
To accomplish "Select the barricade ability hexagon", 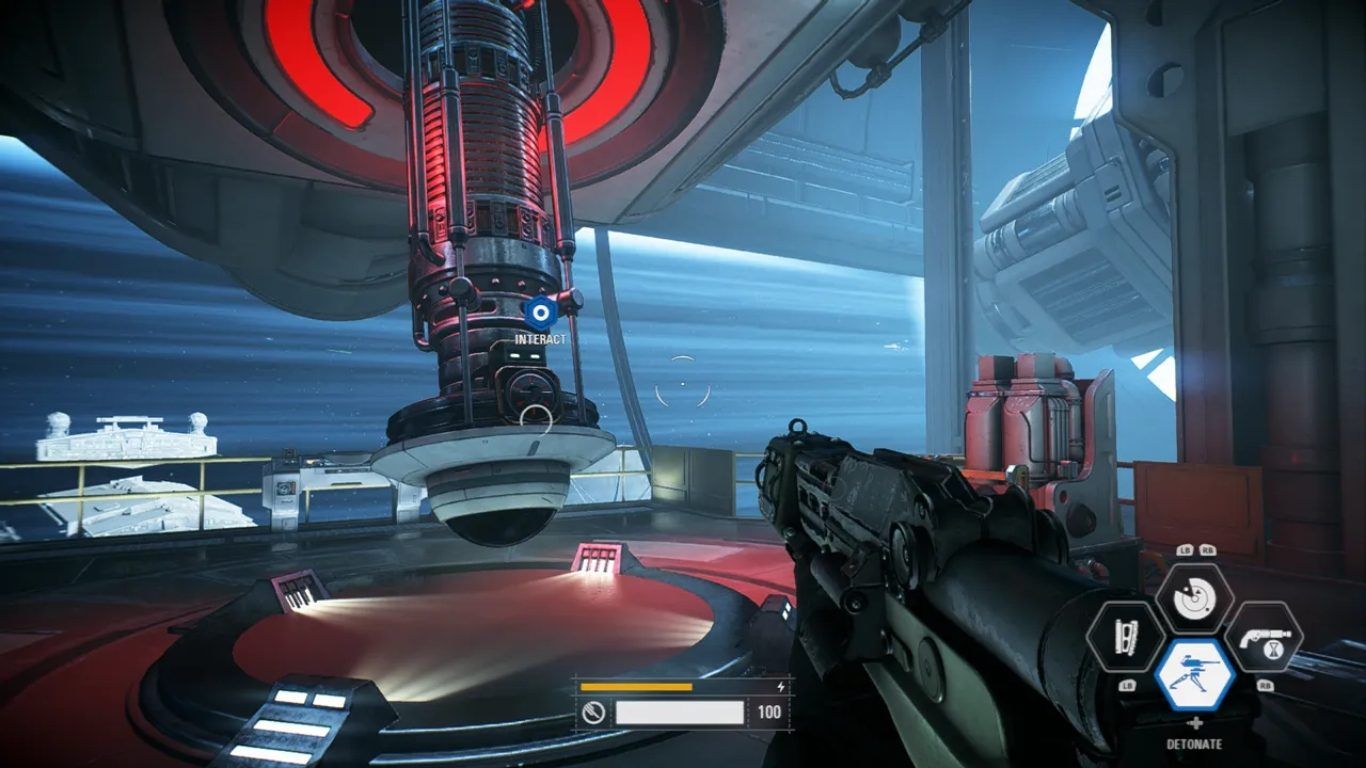I will click(1125, 636).
